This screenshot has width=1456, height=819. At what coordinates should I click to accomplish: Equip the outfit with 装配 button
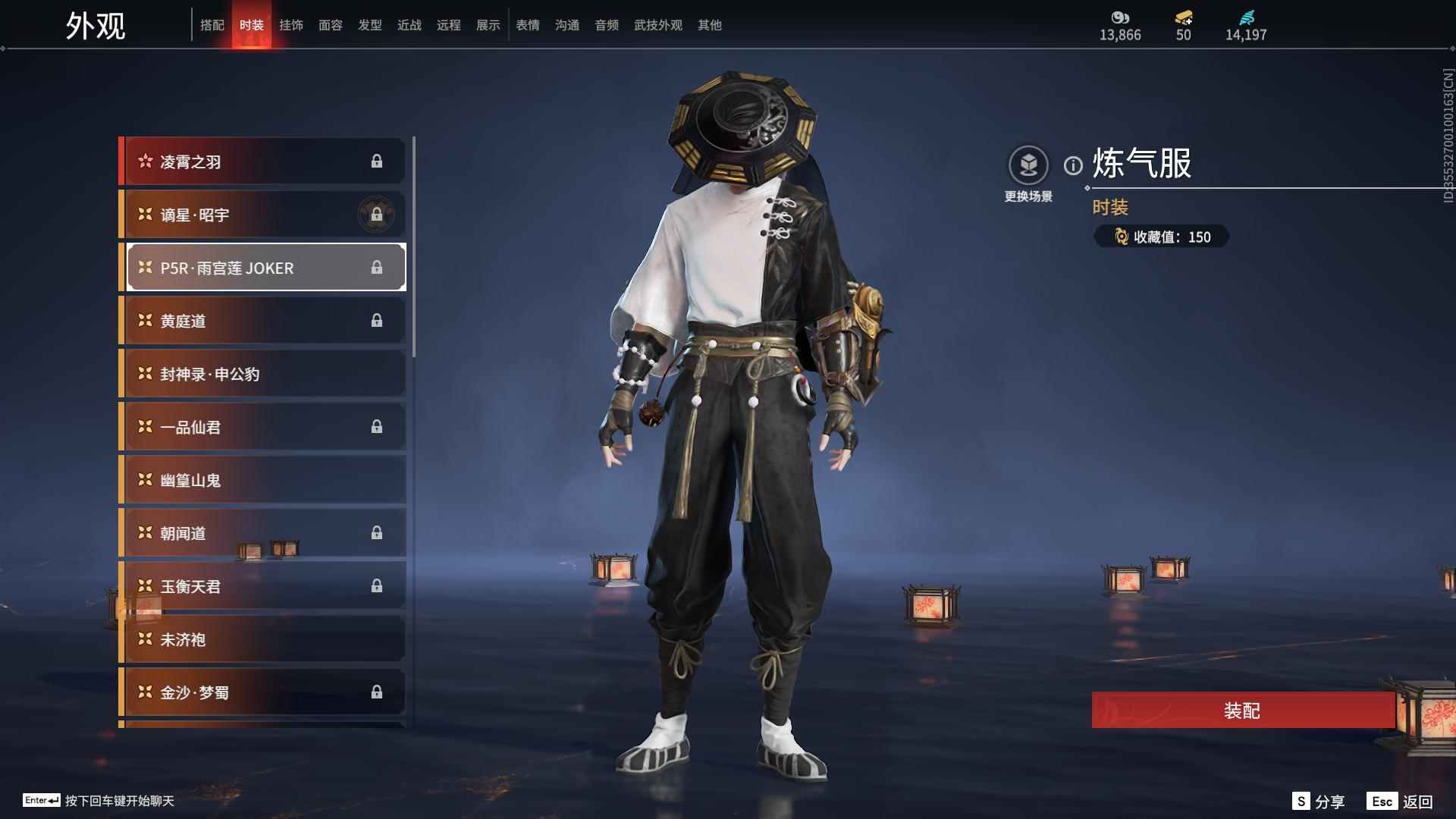point(1242,711)
